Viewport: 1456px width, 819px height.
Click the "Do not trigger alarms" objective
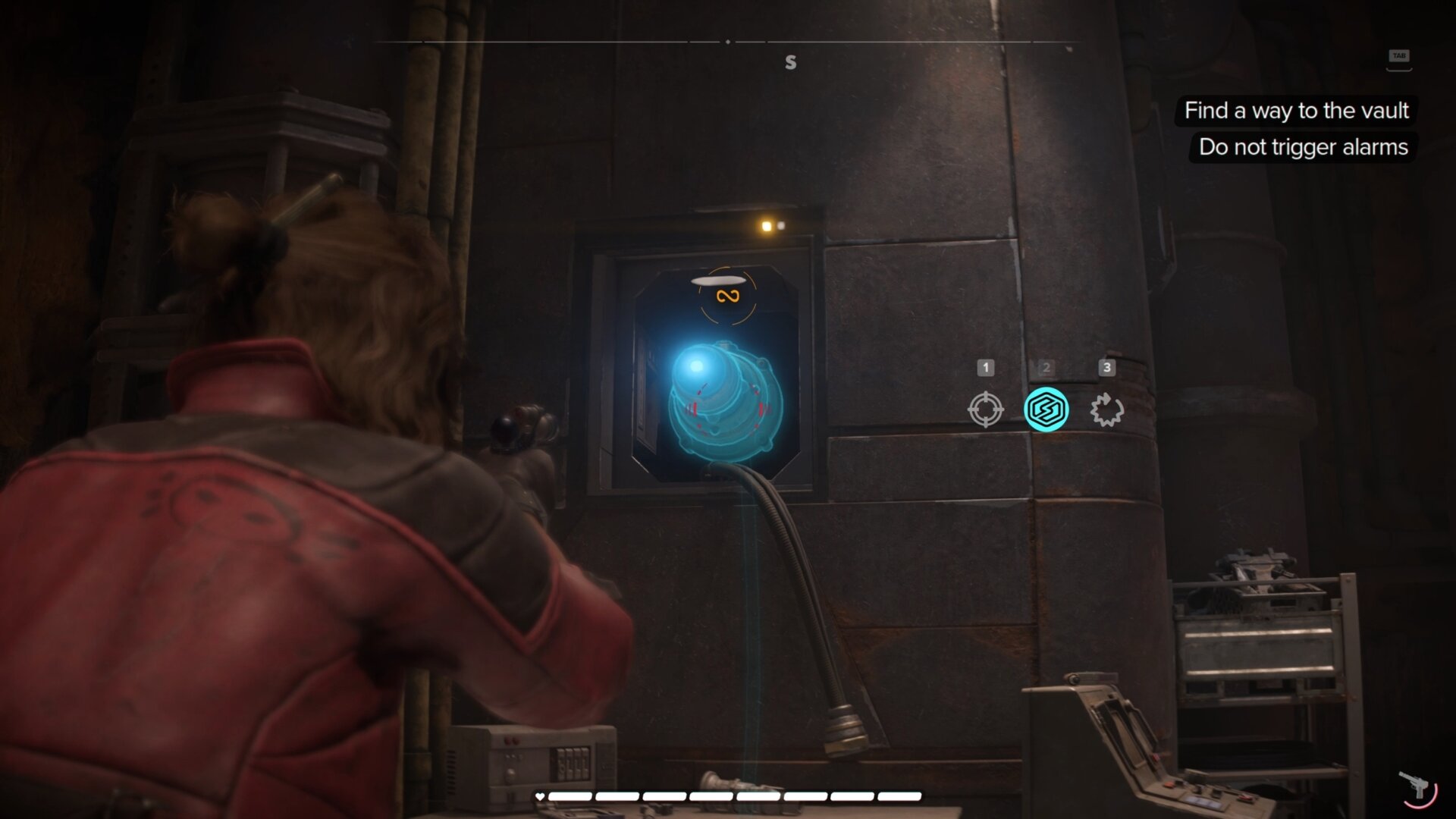1303,147
